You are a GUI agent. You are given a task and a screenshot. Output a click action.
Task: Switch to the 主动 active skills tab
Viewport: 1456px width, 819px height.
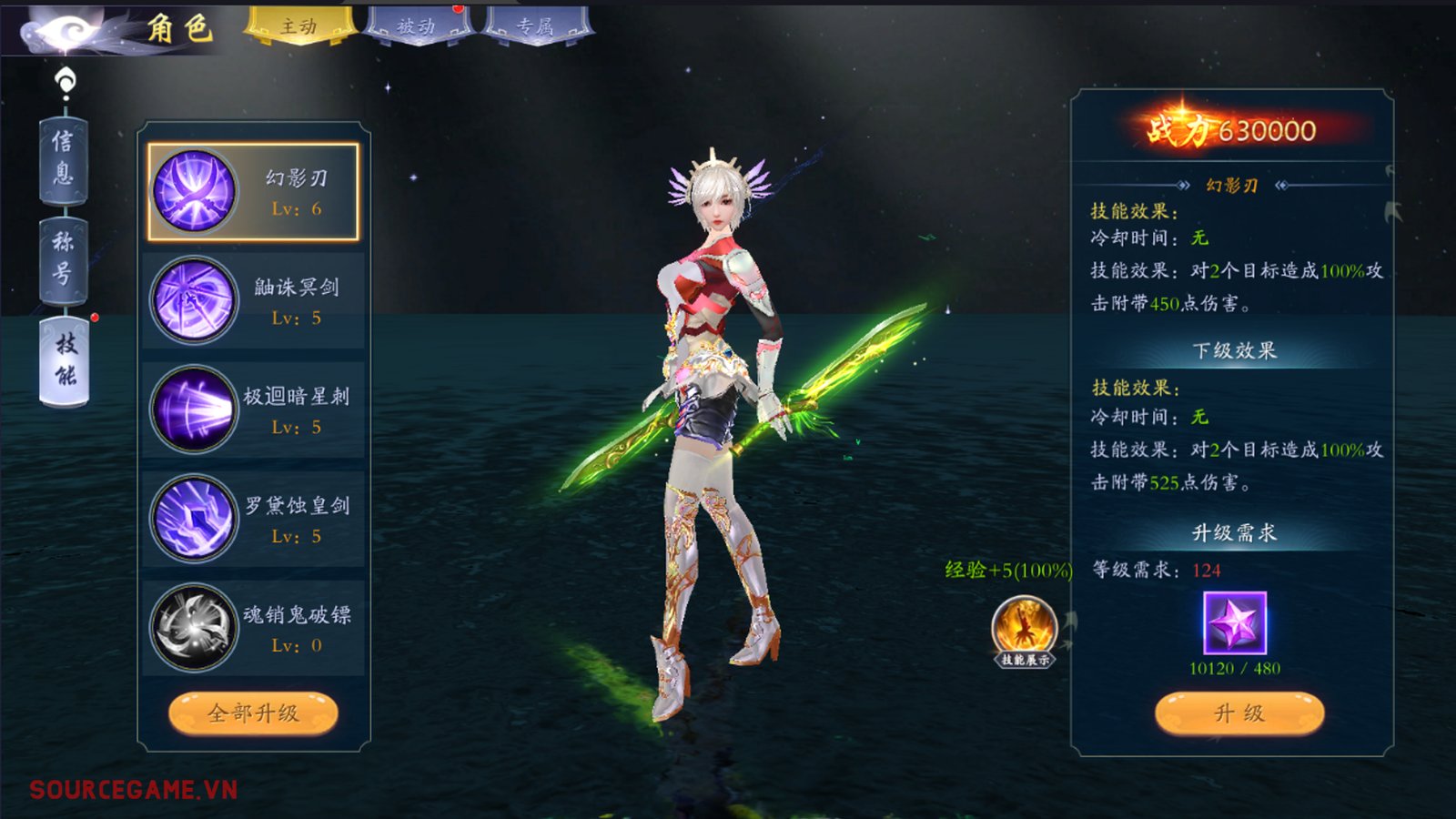pyautogui.click(x=298, y=25)
